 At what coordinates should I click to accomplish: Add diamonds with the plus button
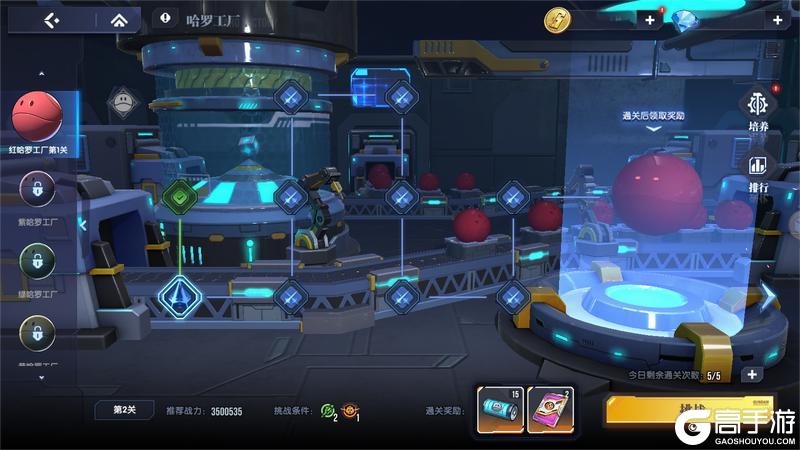click(776, 19)
